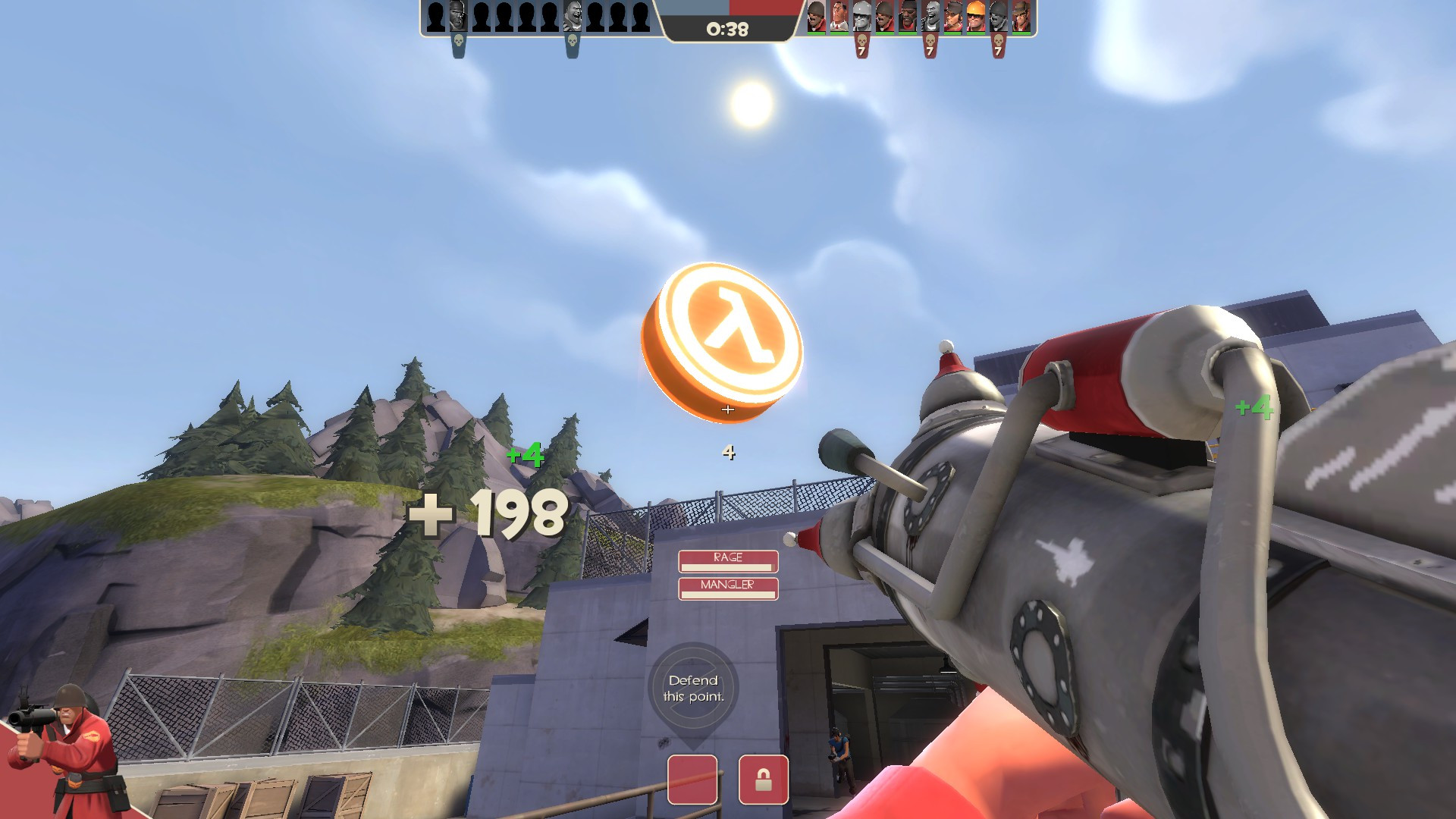This screenshot has width=1456, height=819.
Task: Select the MANGLER meter label
Action: pyautogui.click(x=728, y=584)
